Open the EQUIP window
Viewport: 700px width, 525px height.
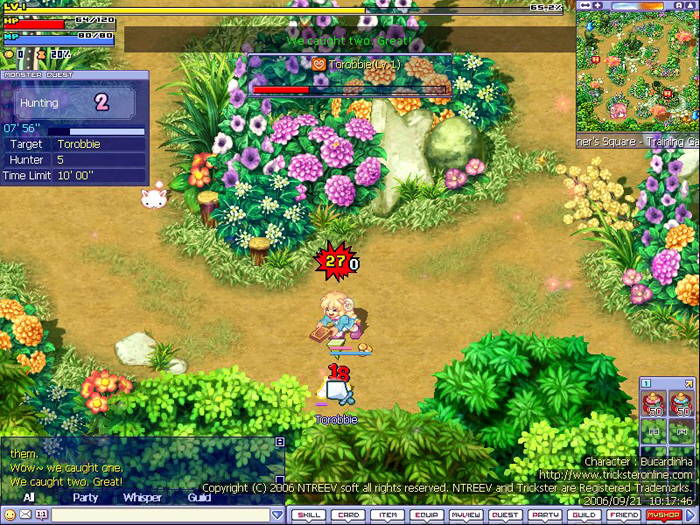tap(426, 515)
